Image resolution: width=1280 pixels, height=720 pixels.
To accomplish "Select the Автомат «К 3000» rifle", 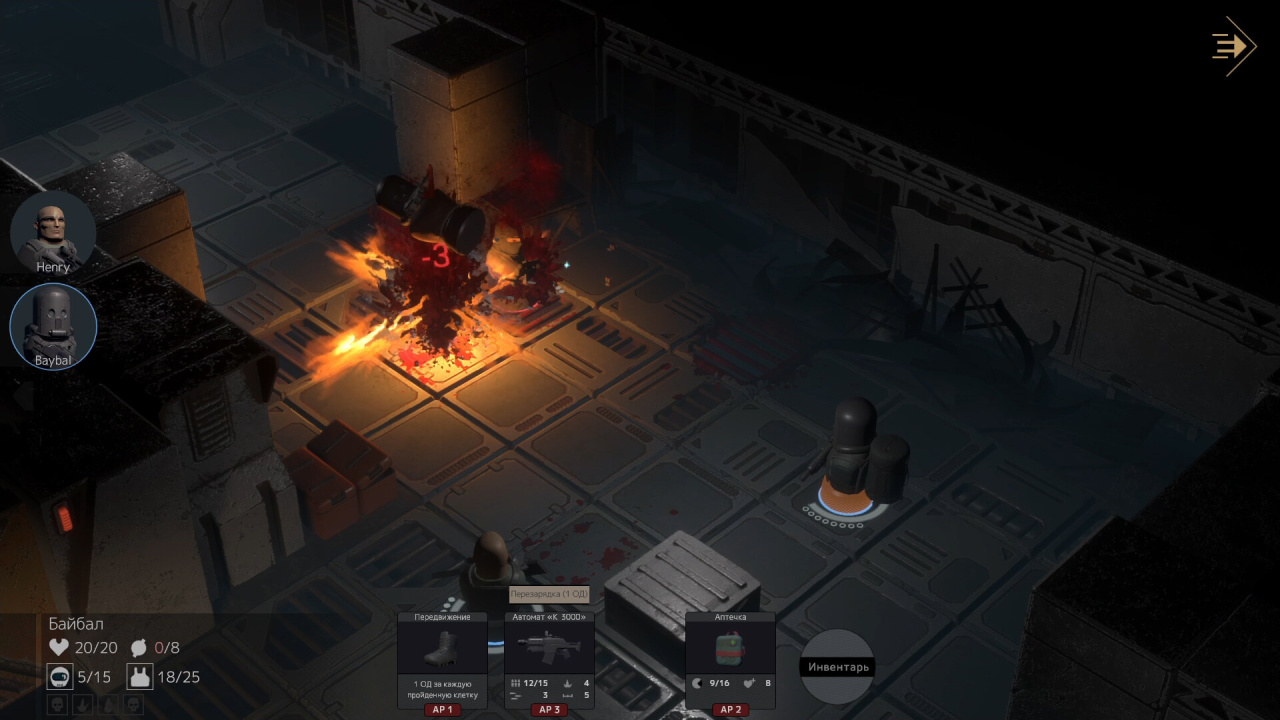I will 549,650.
